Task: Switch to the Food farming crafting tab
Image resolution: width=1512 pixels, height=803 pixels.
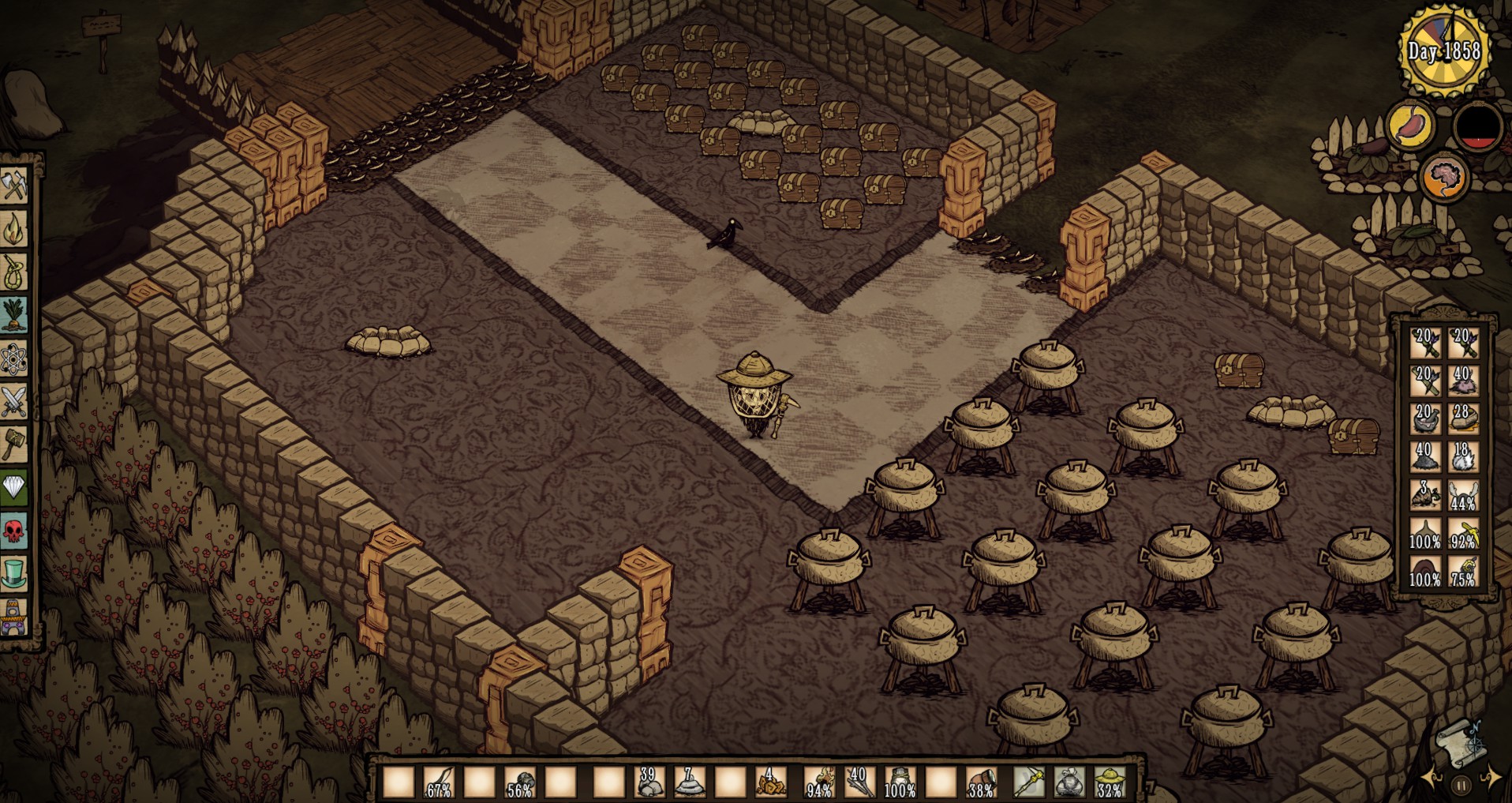Action: (14, 316)
